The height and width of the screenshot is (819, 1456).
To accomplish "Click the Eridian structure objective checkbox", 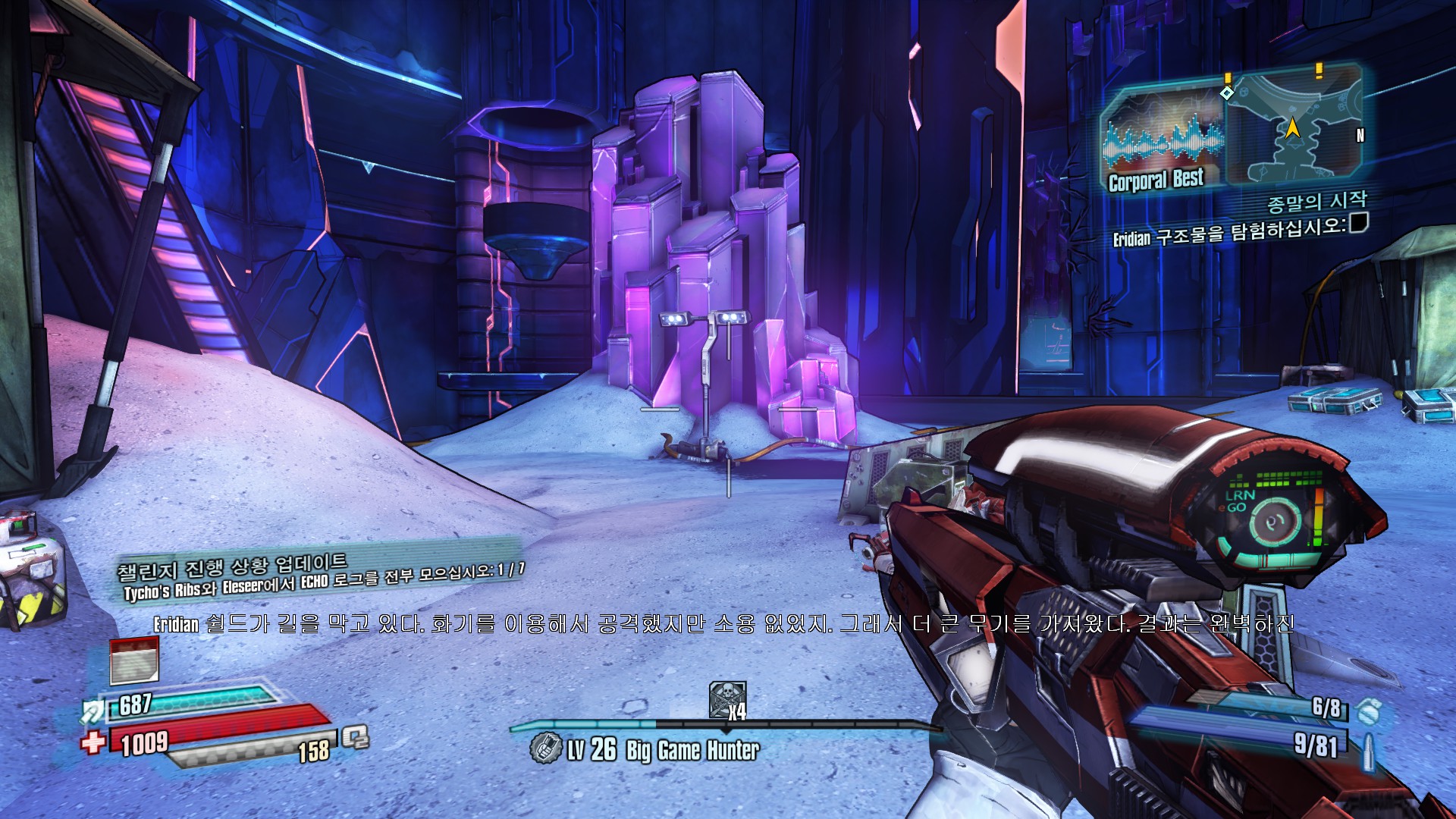I will [1359, 221].
